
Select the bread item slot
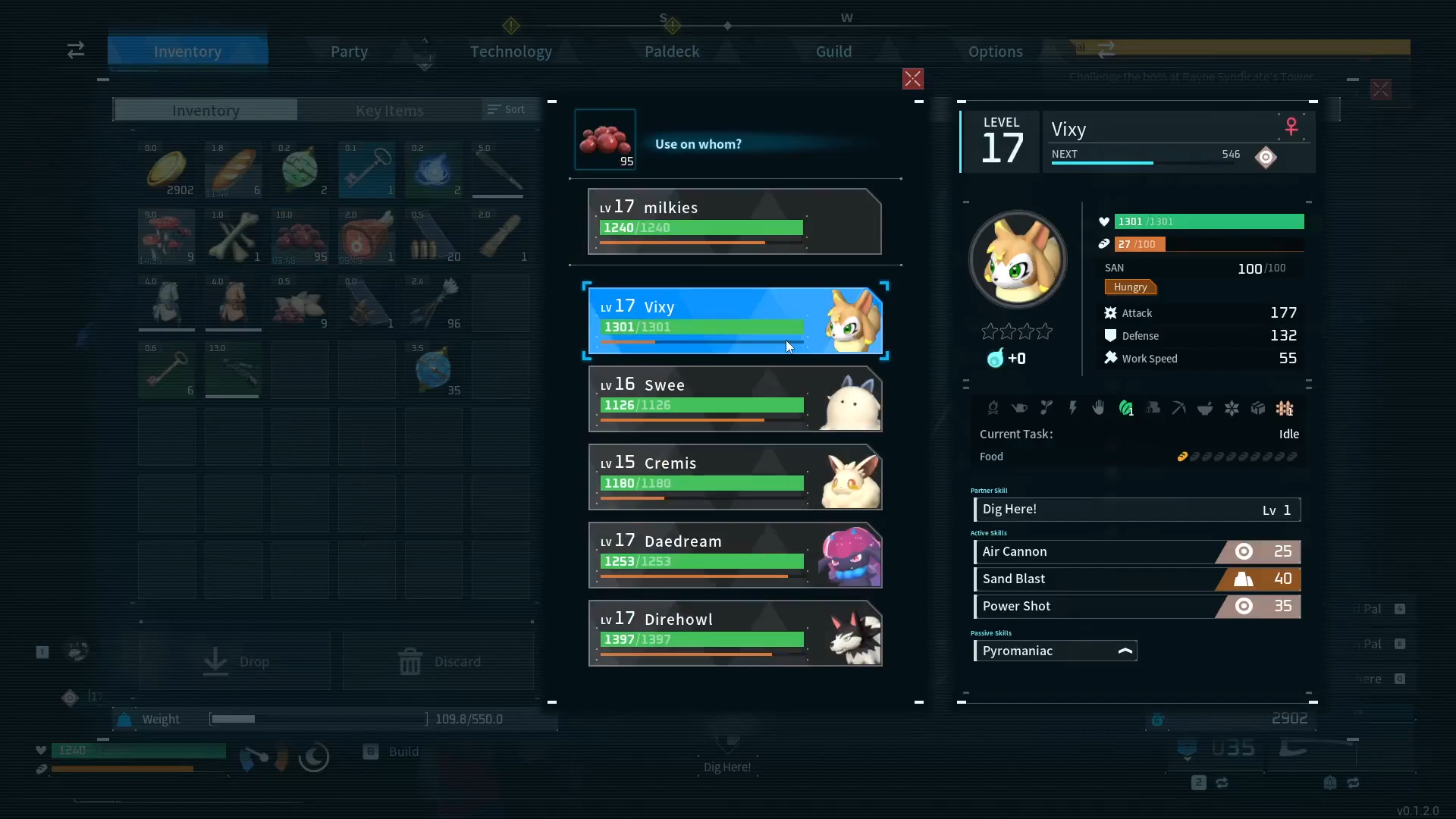[x=234, y=170]
